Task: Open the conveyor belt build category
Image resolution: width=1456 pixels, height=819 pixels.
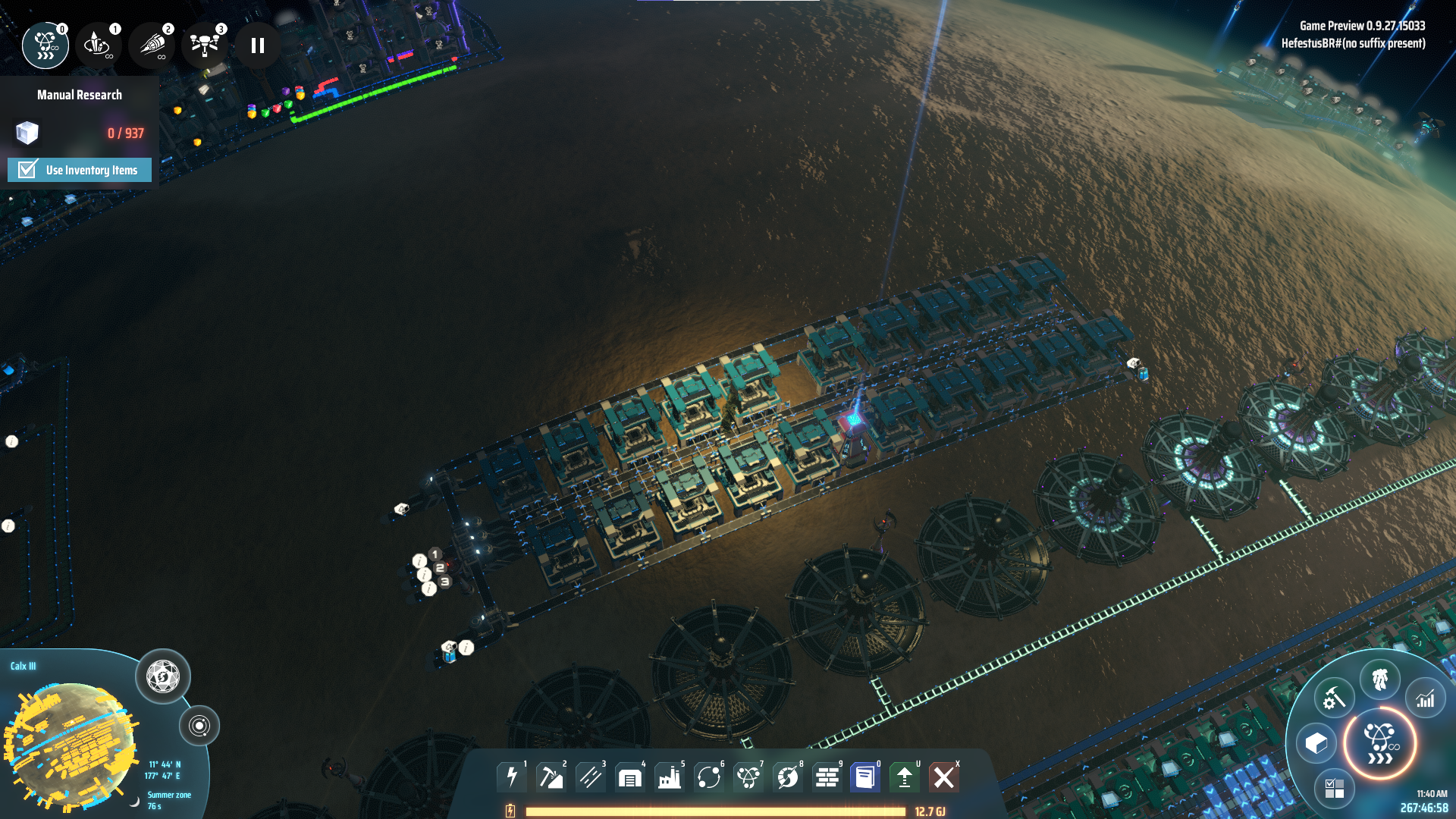Action: point(591,777)
